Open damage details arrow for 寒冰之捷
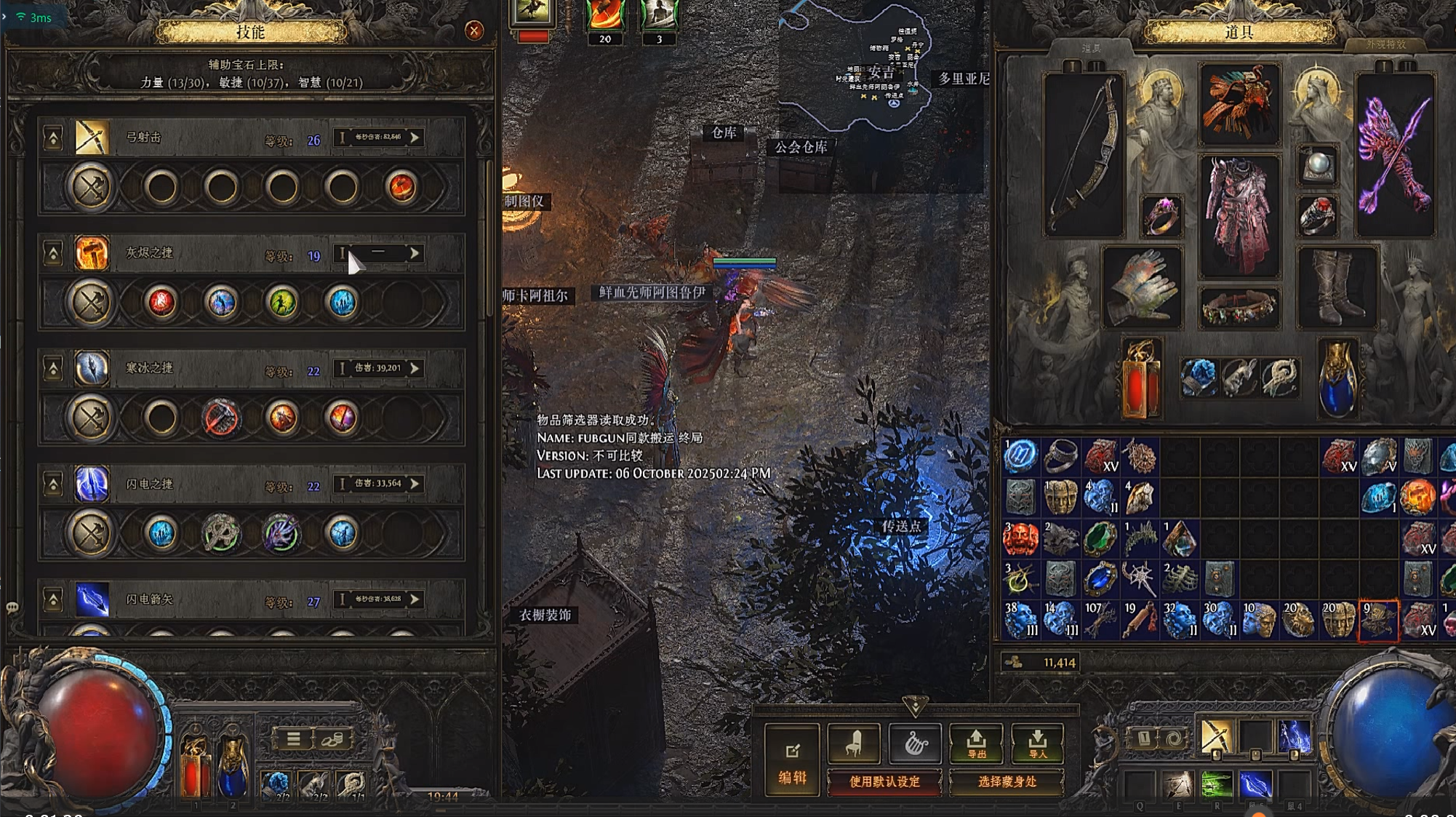Image resolution: width=1456 pixels, height=817 pixels. coord(415,368)
